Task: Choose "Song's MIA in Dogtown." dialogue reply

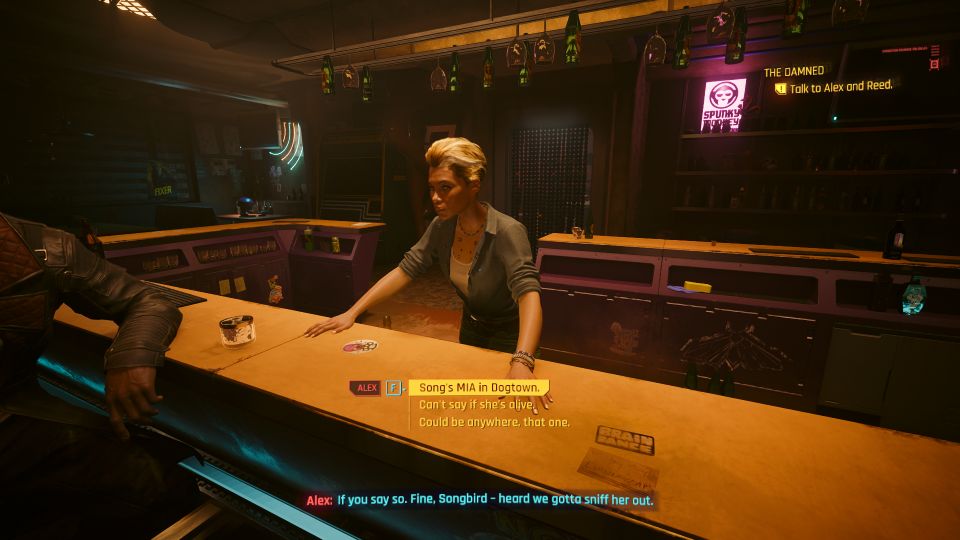Action: coord(478,387)
